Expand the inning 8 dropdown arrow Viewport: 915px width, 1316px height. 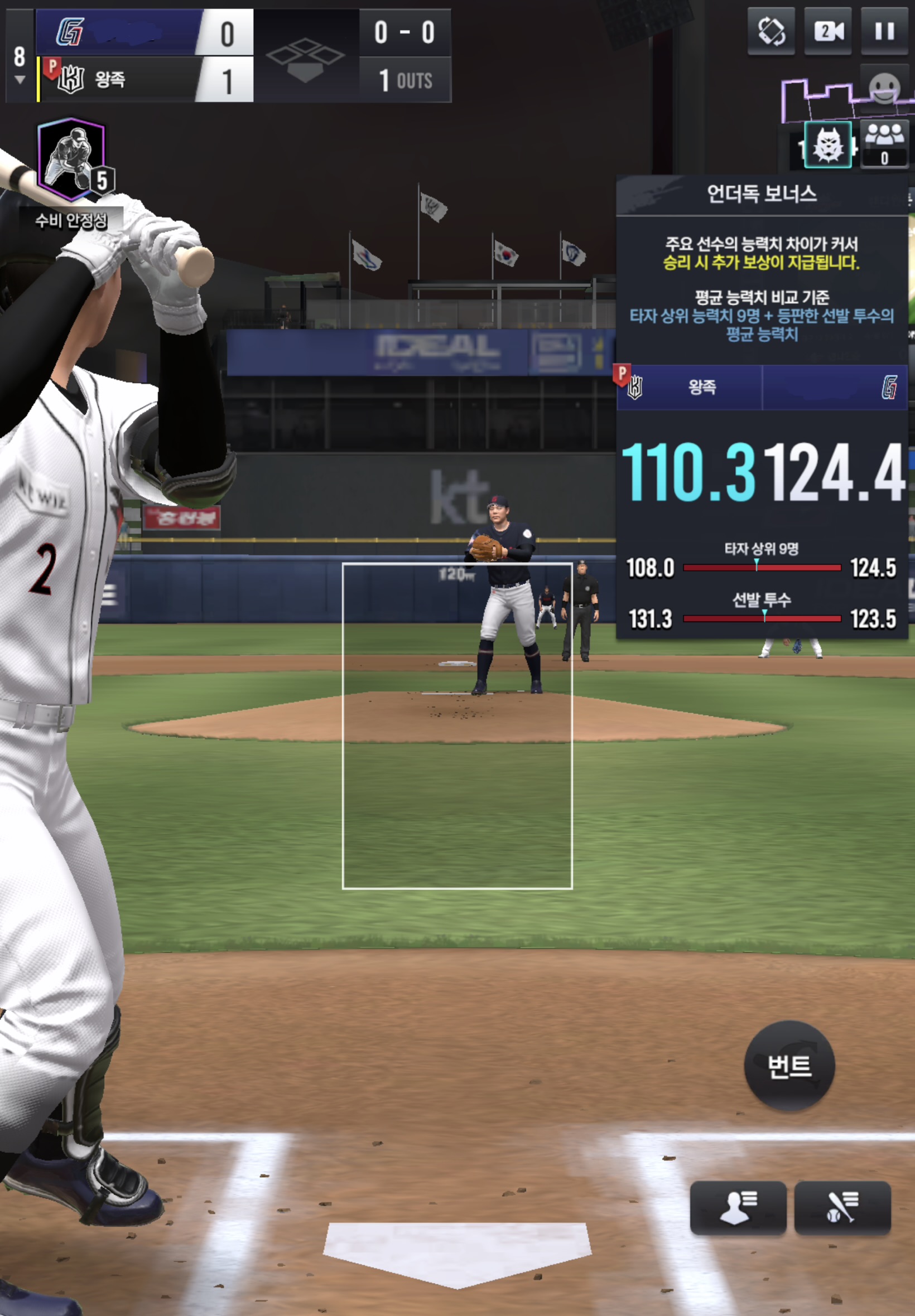pyautogui.click(x=20, y=80)
